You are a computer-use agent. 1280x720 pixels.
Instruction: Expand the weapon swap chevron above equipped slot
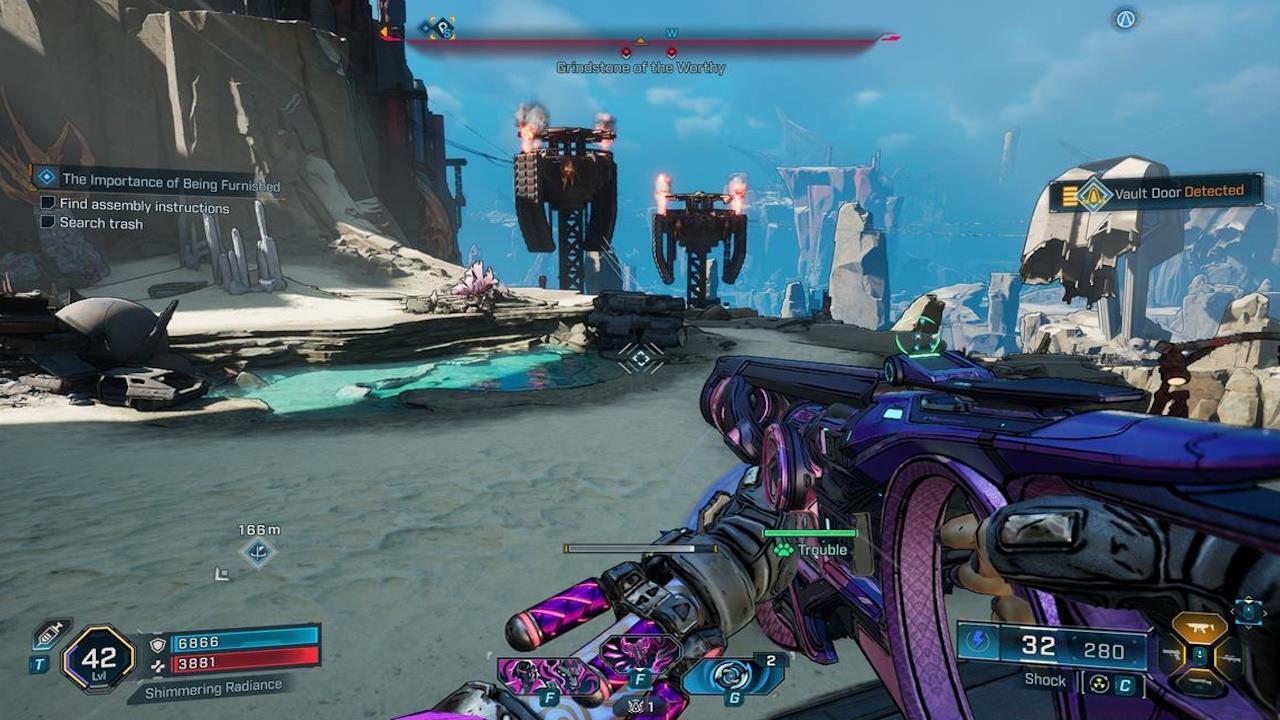[x=1248, y=598]
